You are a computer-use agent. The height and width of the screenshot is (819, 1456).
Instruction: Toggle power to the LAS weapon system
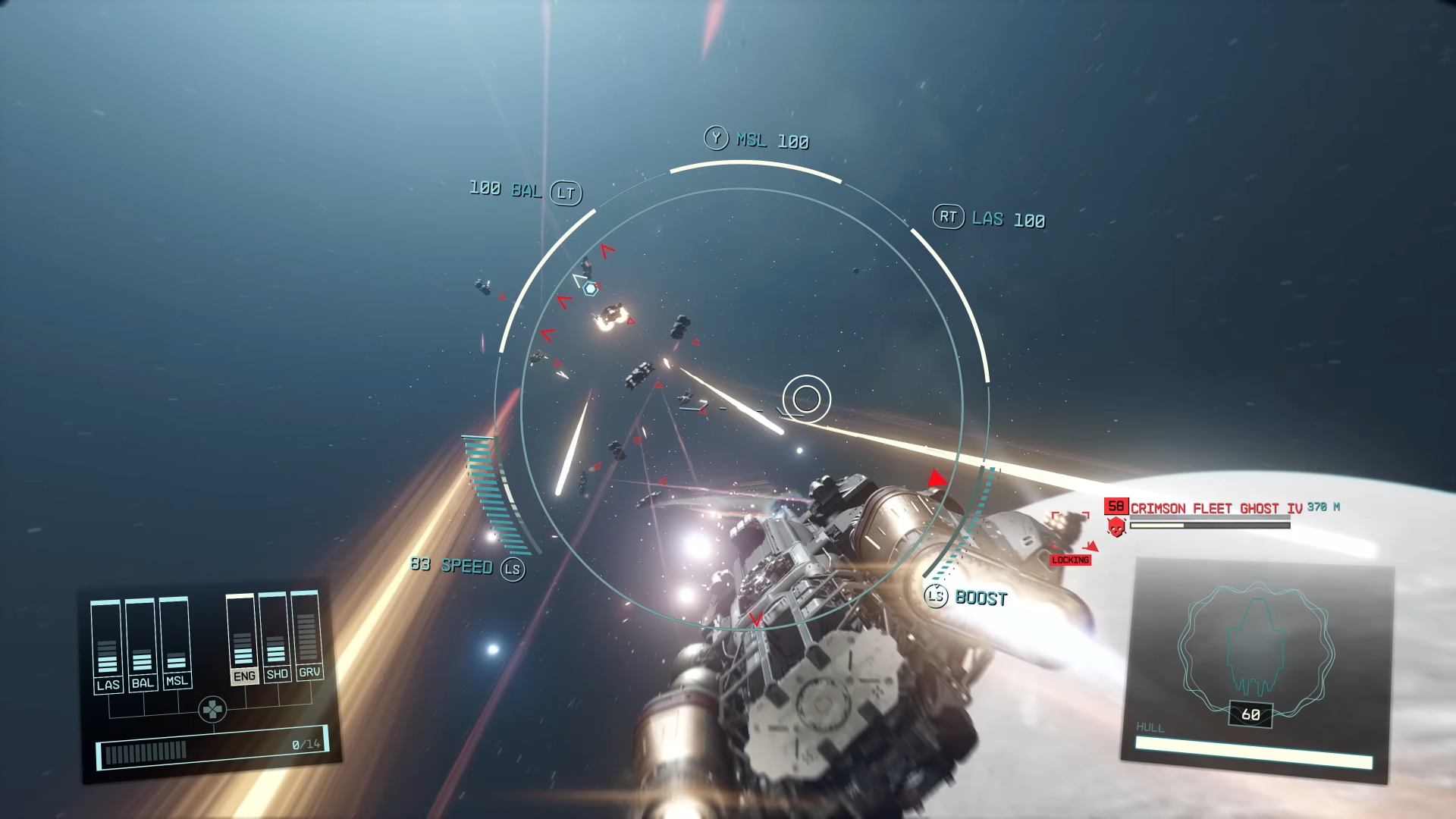[108, 683]
